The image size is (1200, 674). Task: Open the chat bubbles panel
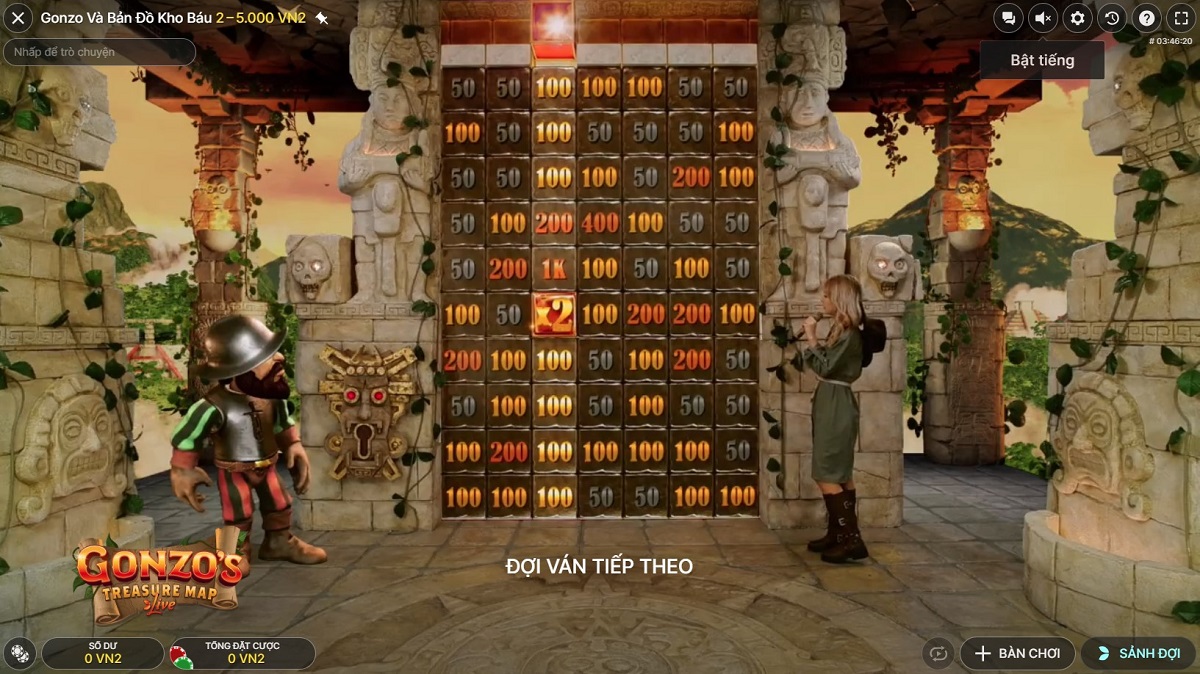coord(1008,18)
